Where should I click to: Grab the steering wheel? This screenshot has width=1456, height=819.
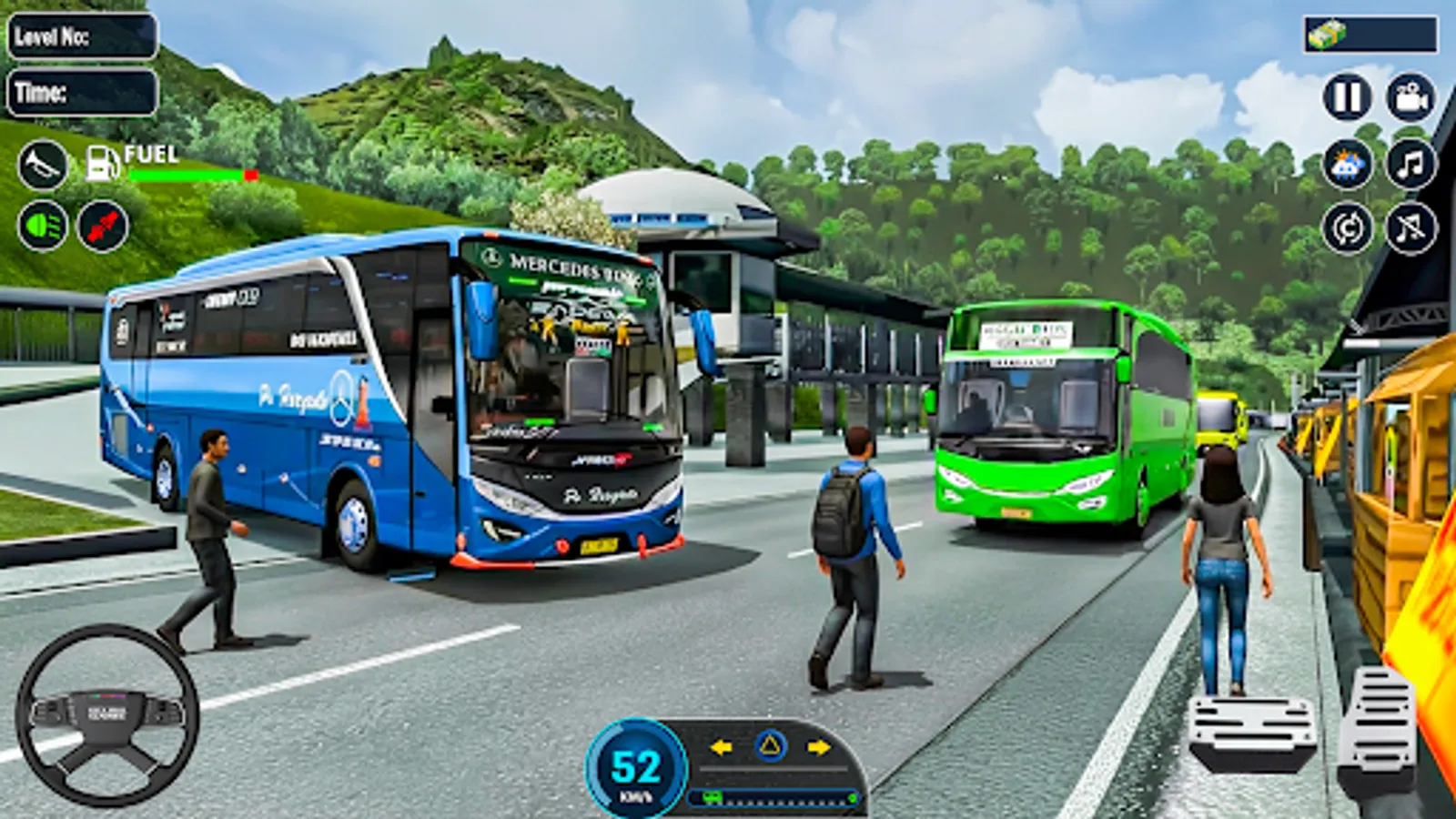click(103, 714)
